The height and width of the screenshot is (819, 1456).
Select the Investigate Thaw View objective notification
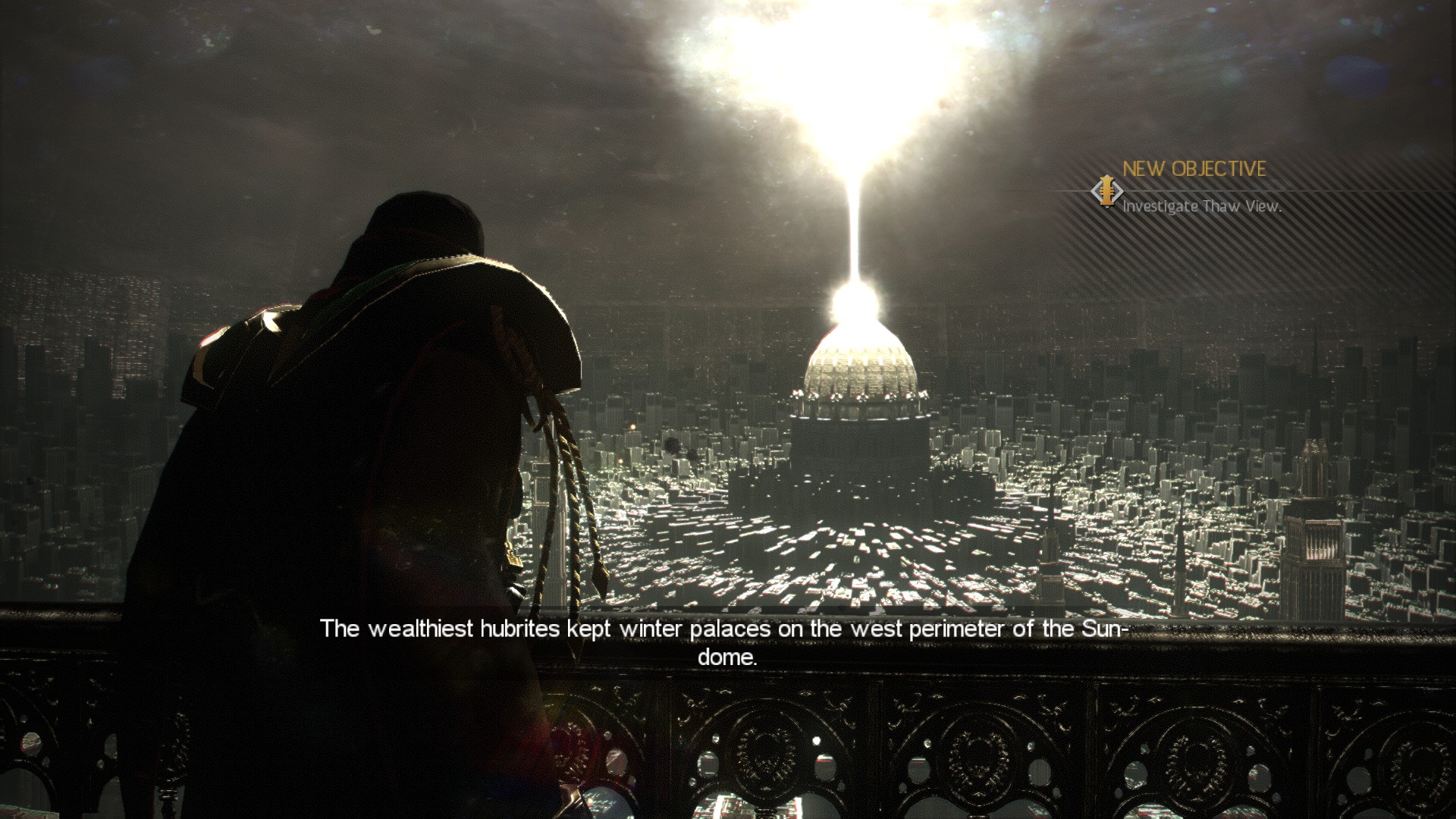(1201, 206)
